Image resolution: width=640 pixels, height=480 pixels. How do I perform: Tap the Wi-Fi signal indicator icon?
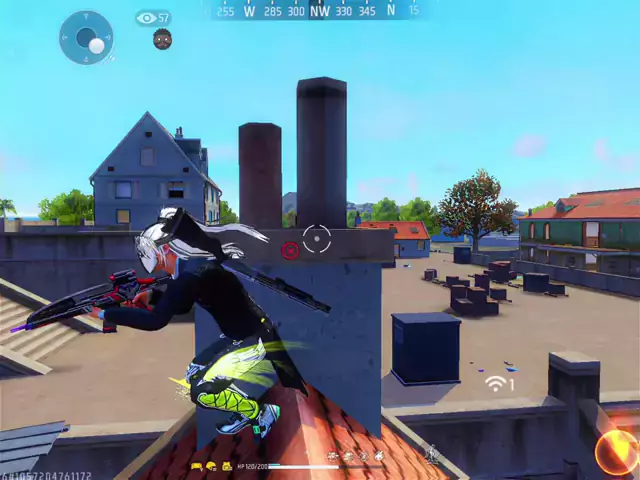coord(497,383)
